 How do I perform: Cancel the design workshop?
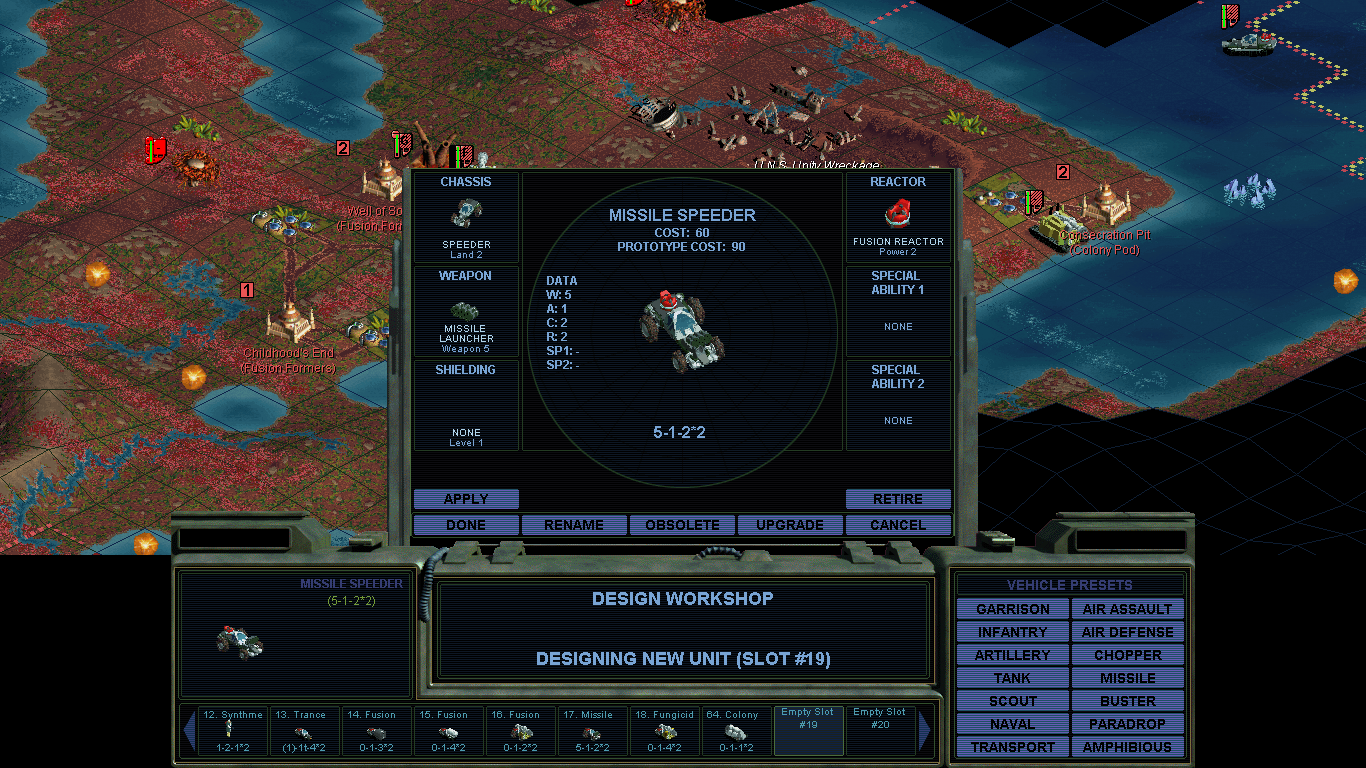pos(898,525)
